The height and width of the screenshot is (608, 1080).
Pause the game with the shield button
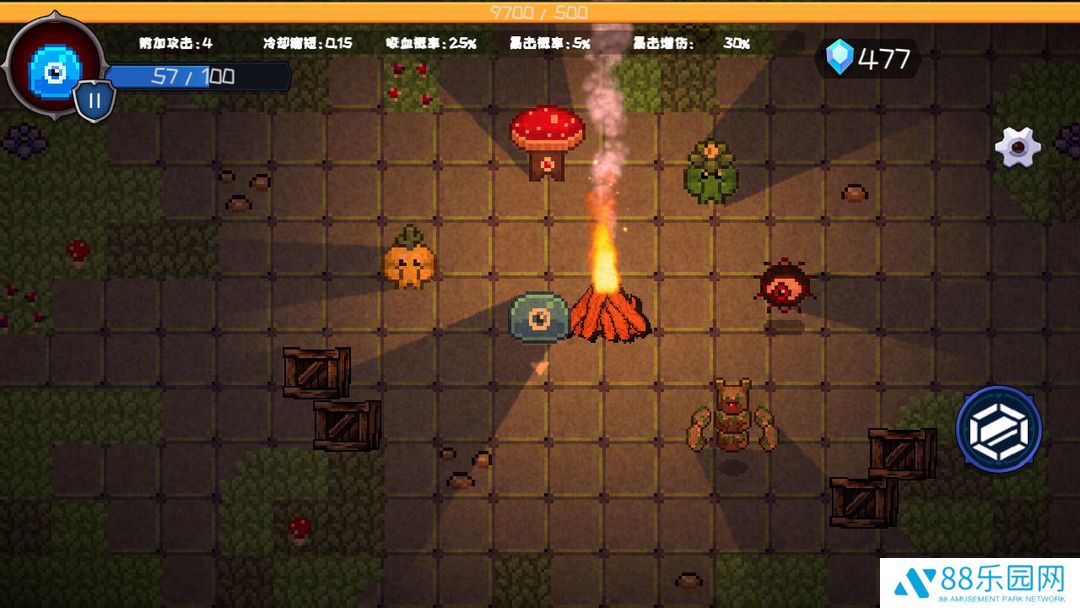coord(95,100)
